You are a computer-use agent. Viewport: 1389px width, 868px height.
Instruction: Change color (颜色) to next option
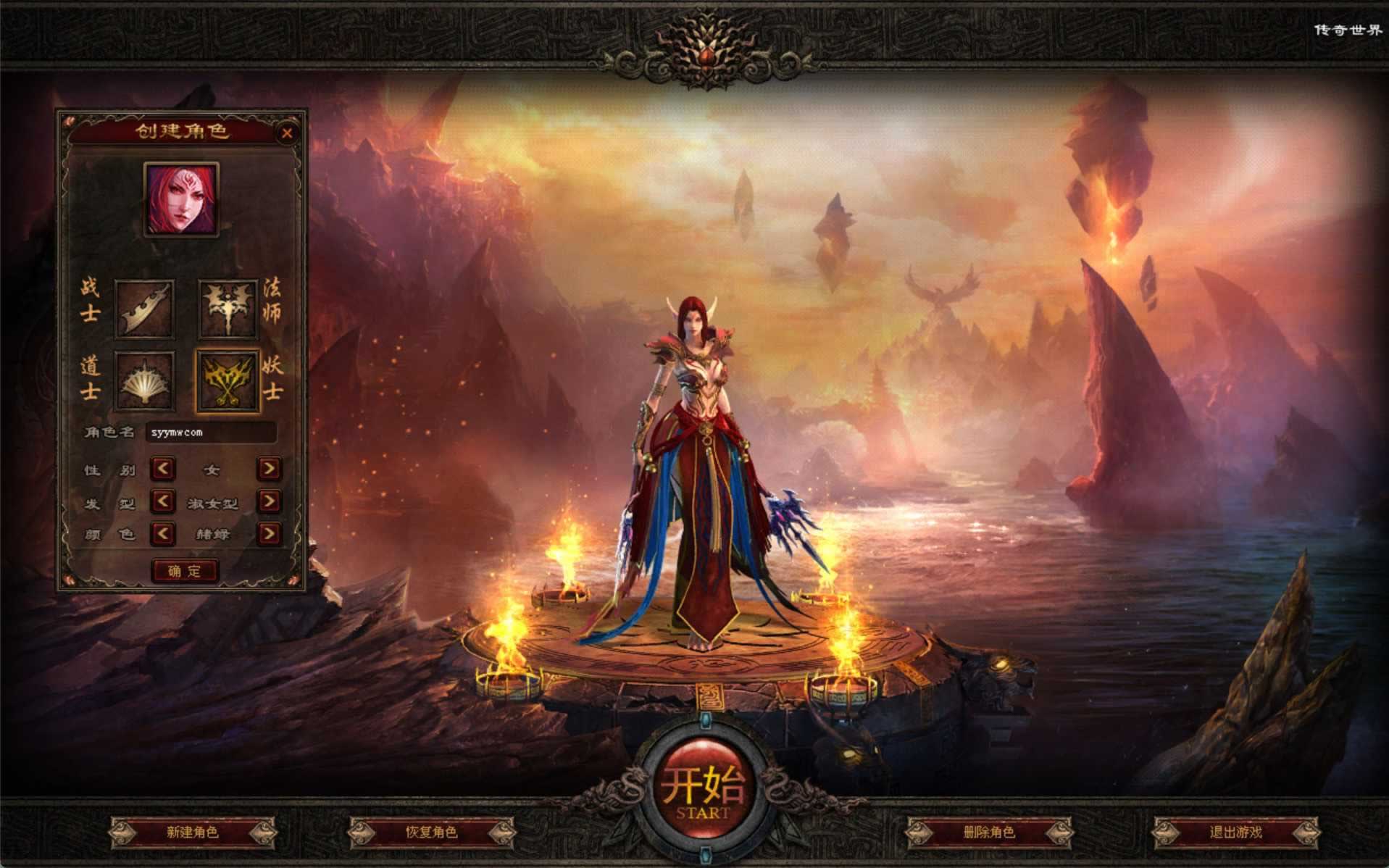(269, 534)
